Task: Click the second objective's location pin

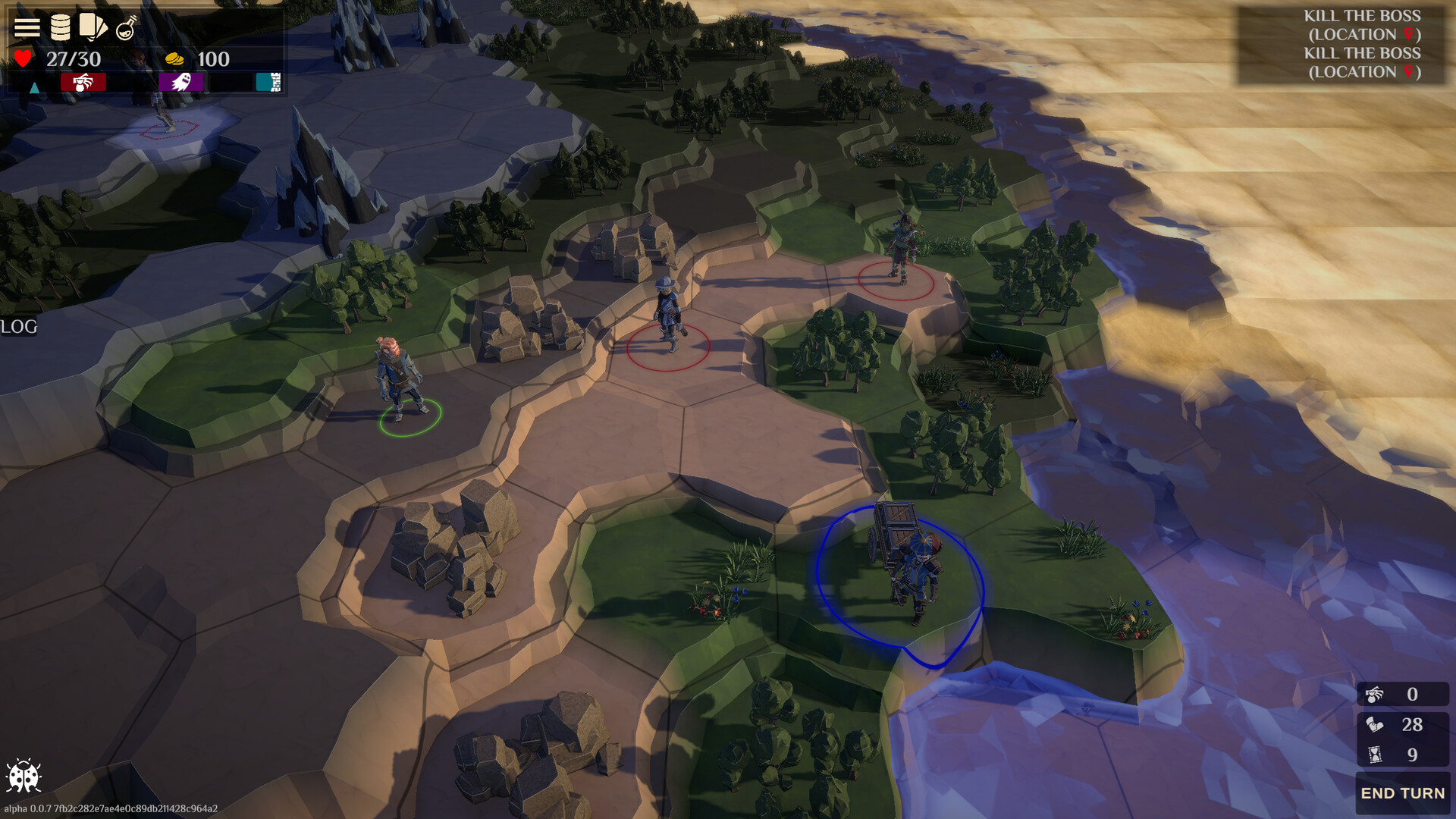Action: point(1408,70)
